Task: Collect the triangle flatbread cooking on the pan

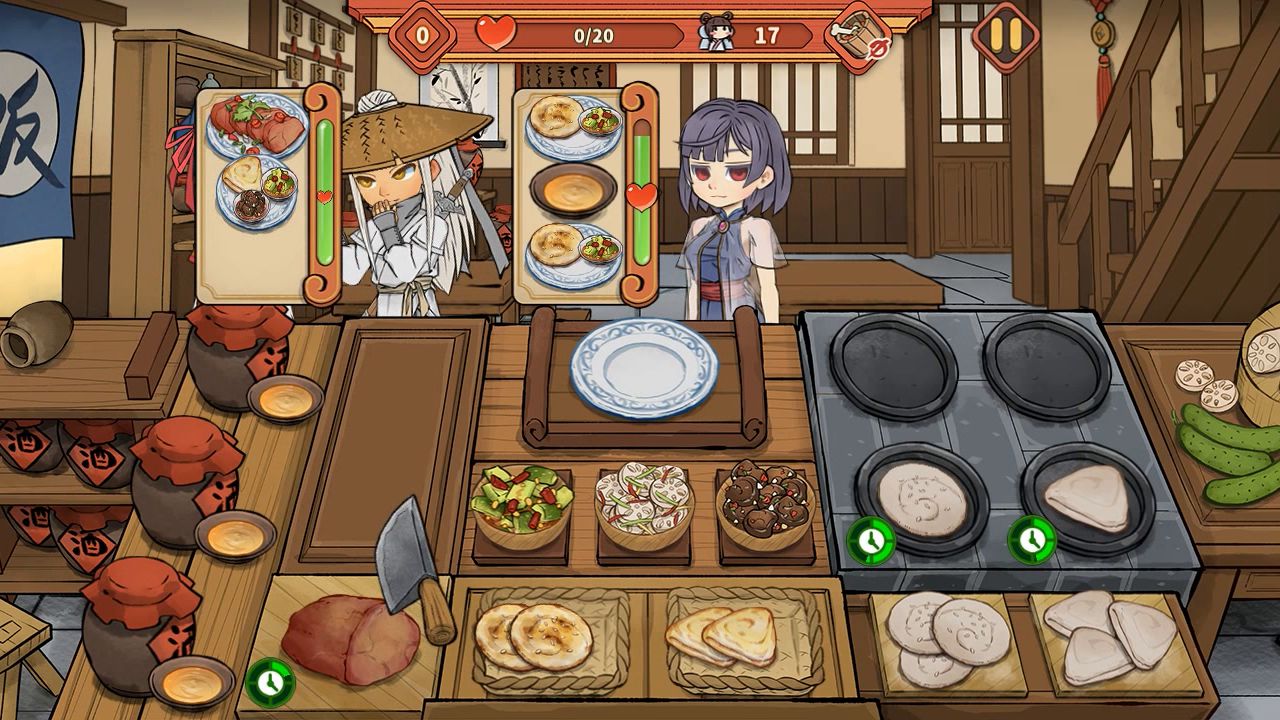Action: 1086,497
